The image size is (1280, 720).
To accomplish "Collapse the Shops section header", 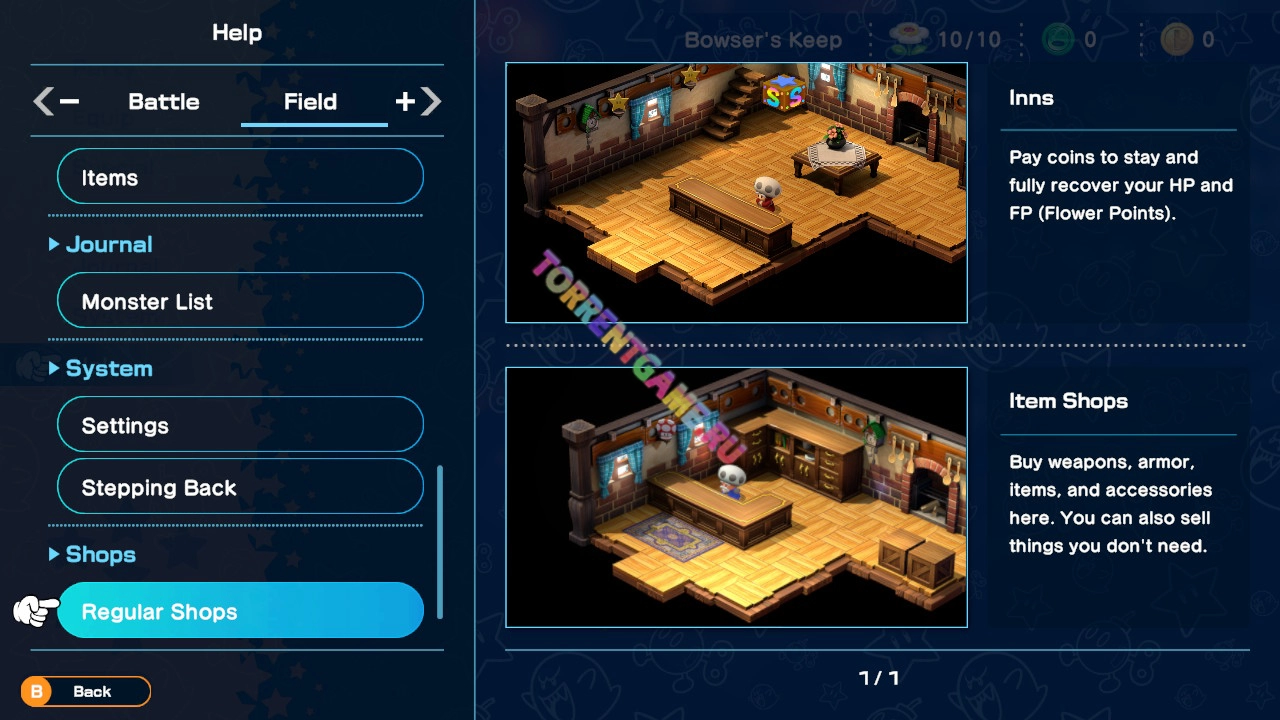I will click(93, 554).
